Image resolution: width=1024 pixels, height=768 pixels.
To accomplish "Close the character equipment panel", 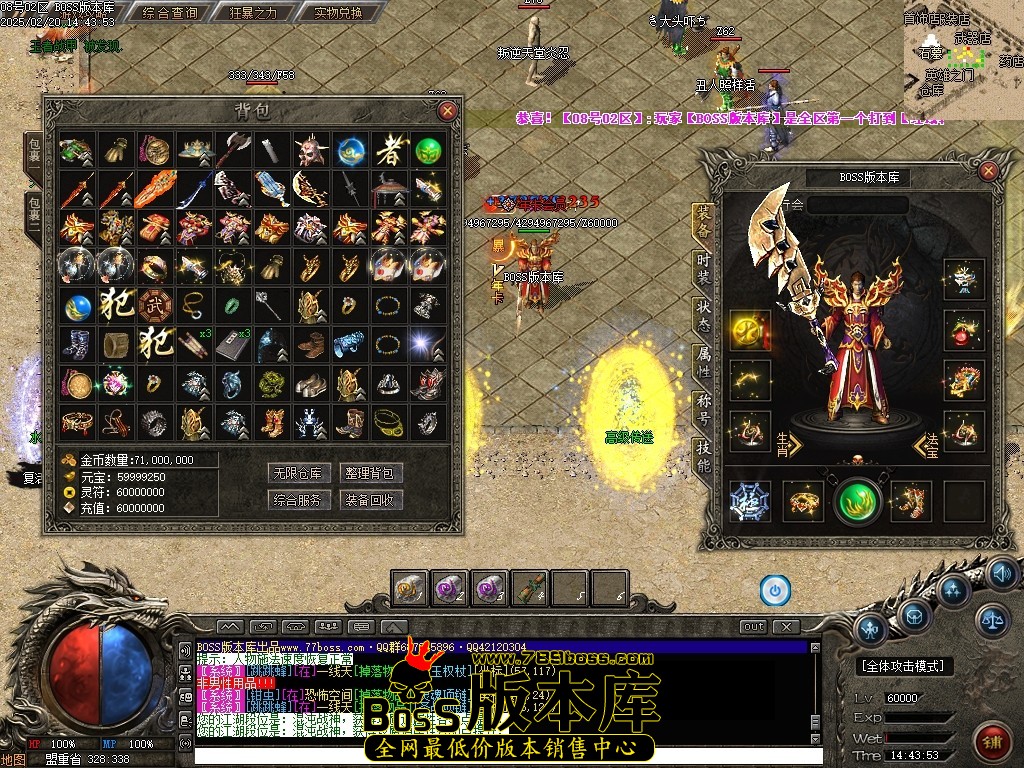I will click(x=989, y=171).
